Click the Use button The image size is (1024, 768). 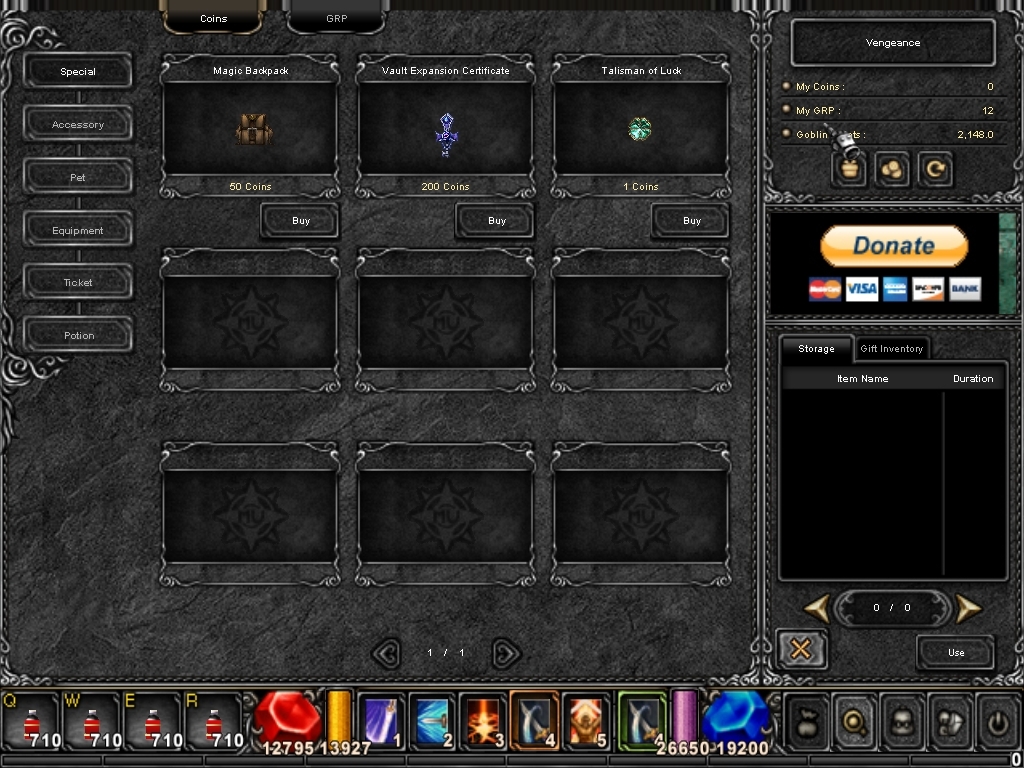(x=956, y=653)
